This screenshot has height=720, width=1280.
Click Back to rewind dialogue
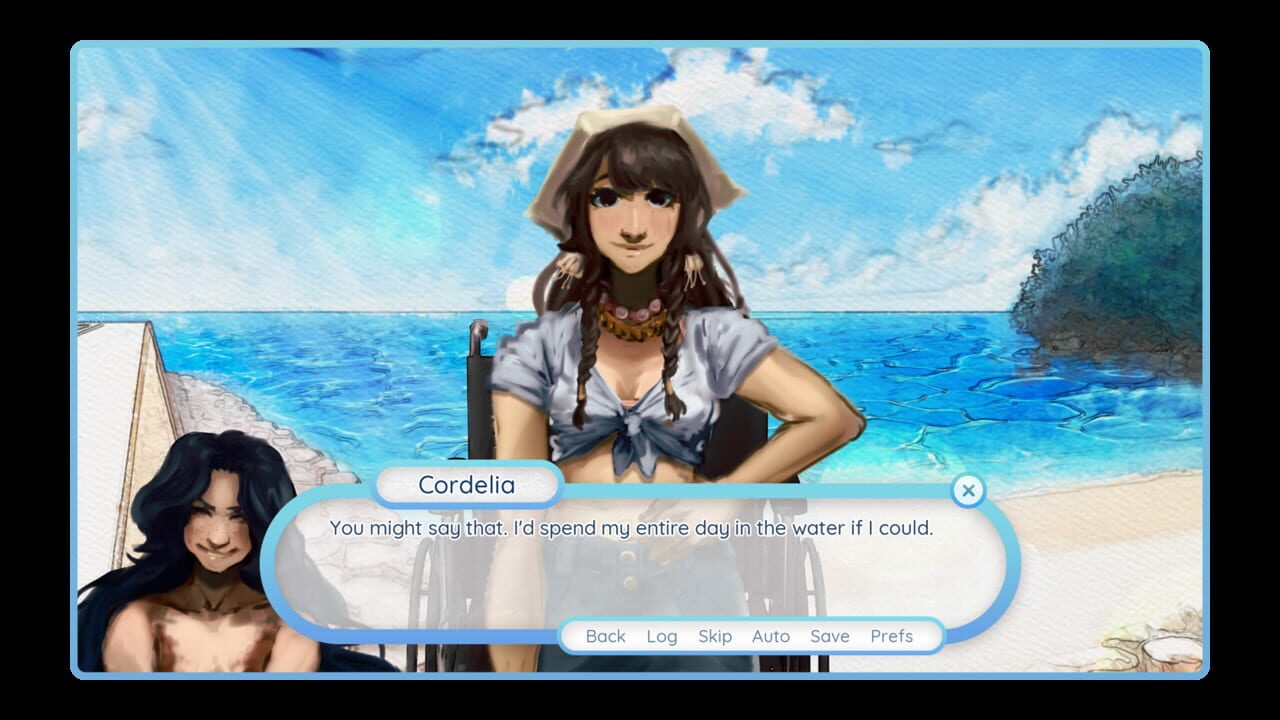(606, 636)
